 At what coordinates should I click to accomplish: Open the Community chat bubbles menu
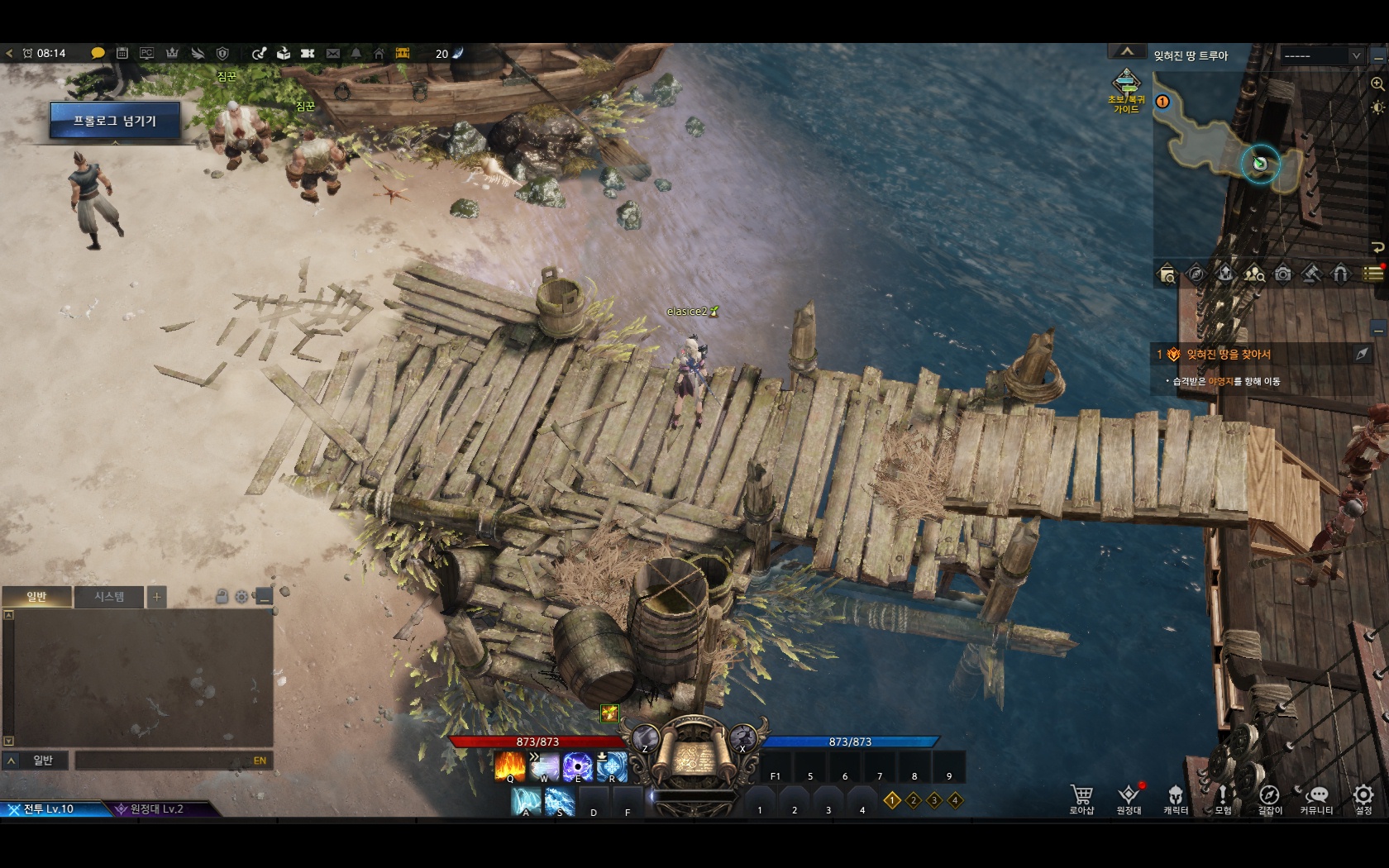(1315, 797)
